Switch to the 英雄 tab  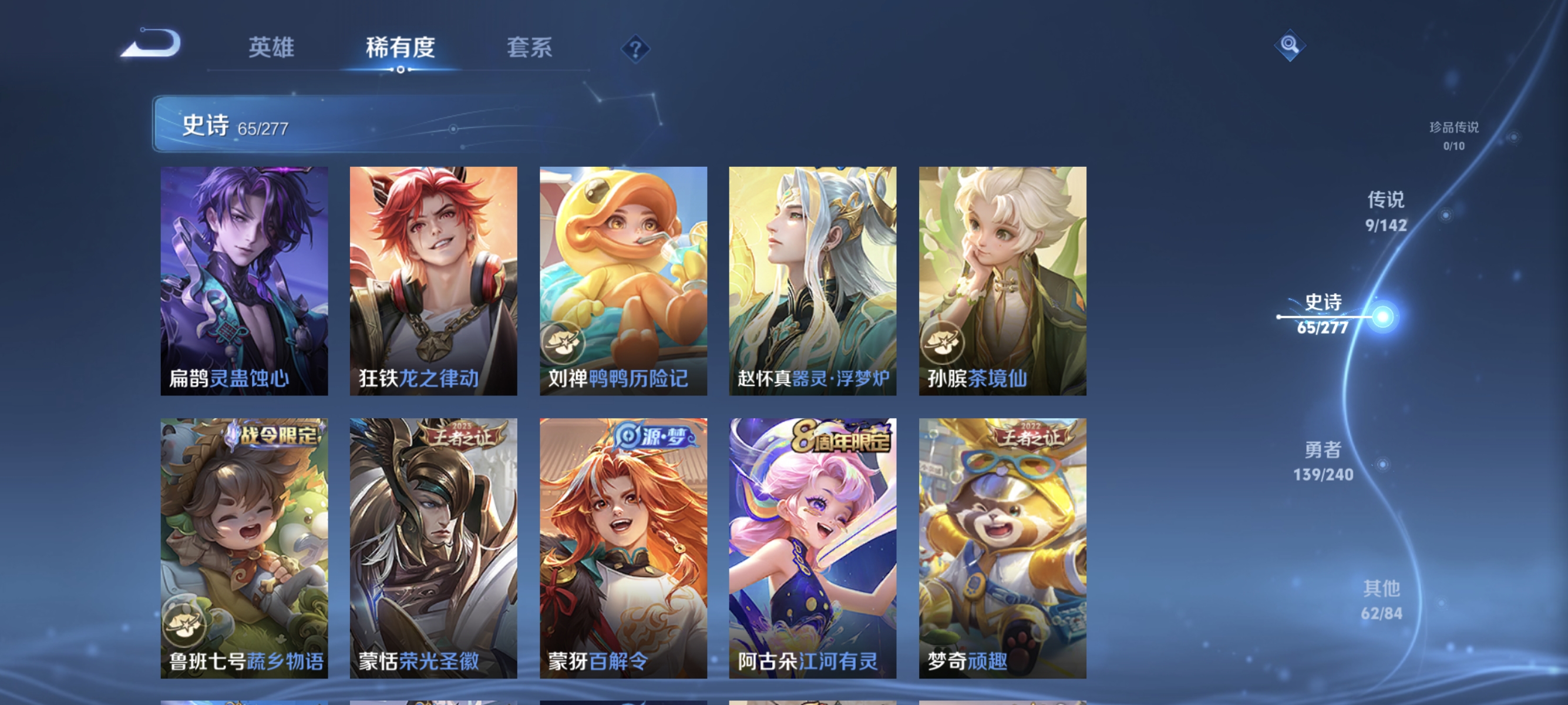pyautogui.click(x=271, y=49)
